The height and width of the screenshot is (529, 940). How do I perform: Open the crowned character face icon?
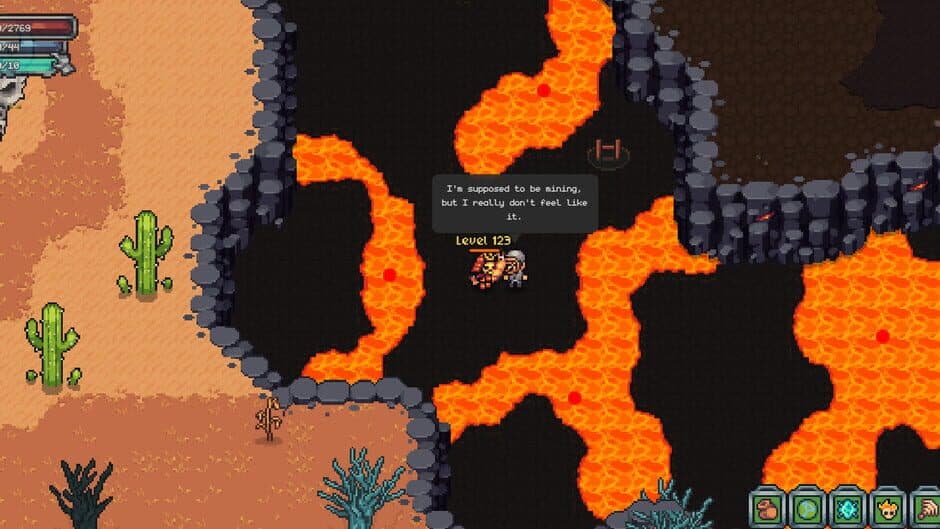(x=887, y=508)
